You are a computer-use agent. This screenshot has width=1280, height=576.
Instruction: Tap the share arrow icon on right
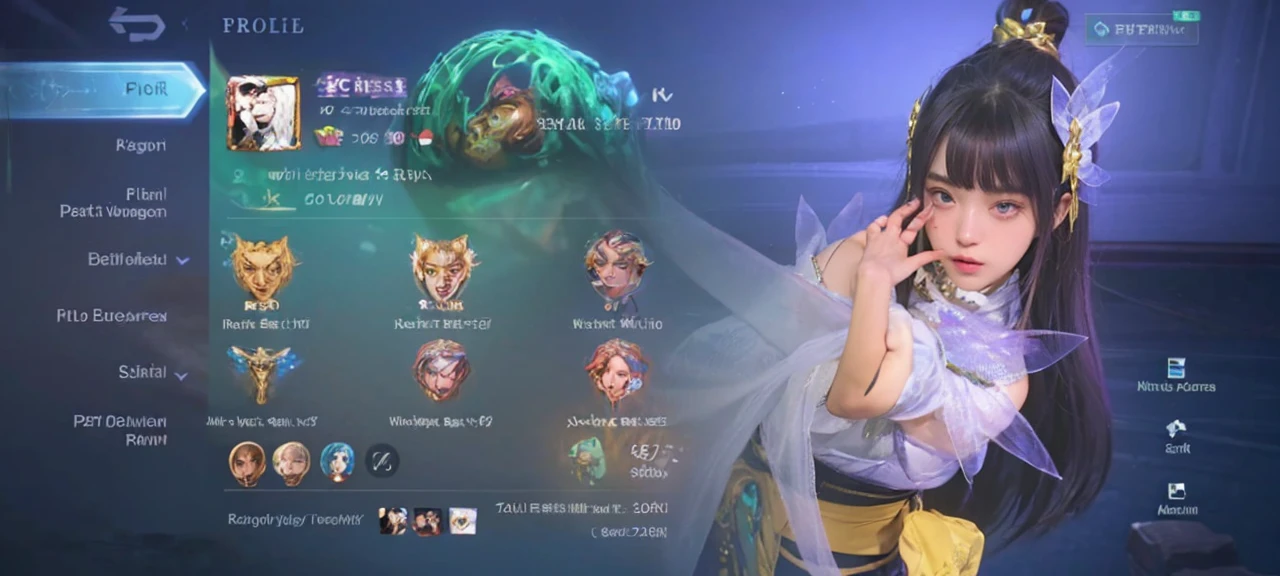click(x=1176, y=428)
